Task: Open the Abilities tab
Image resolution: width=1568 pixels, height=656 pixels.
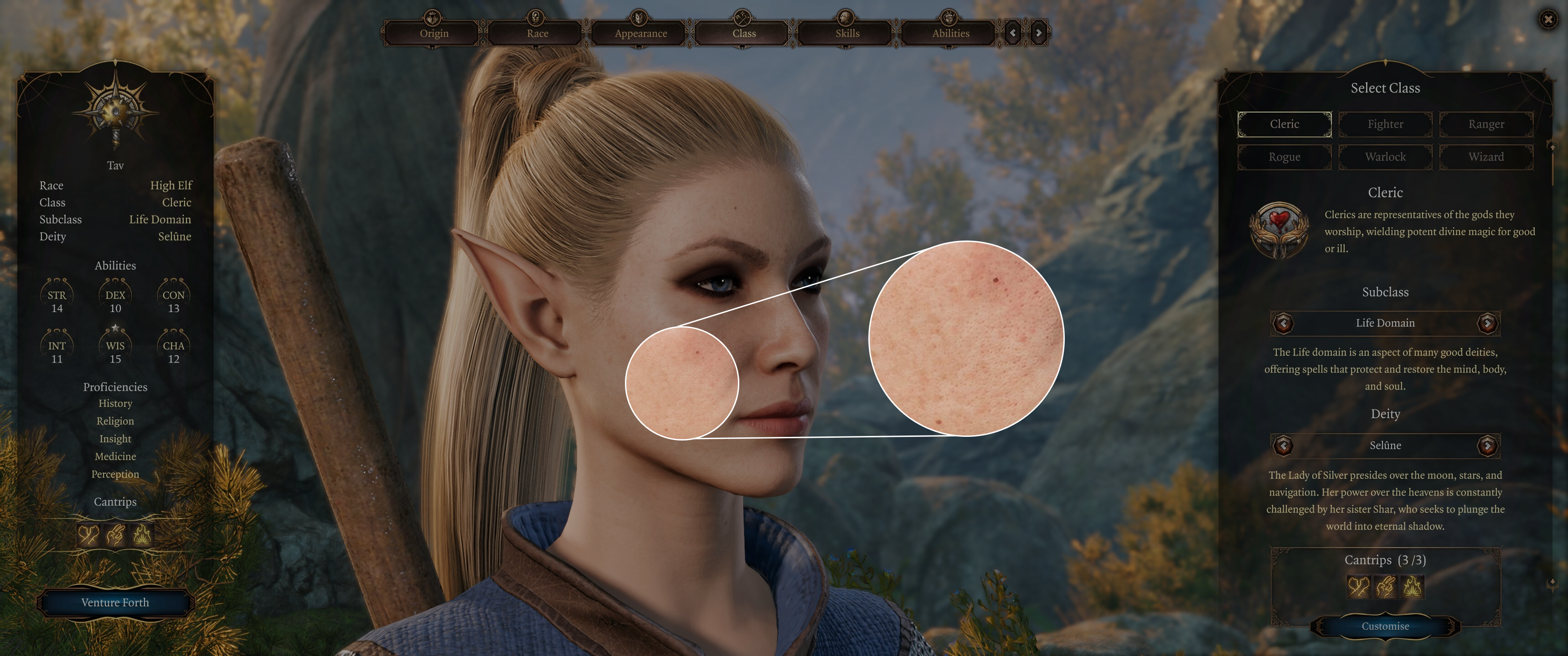Action: pyautogui.click(x=950, y=33)
